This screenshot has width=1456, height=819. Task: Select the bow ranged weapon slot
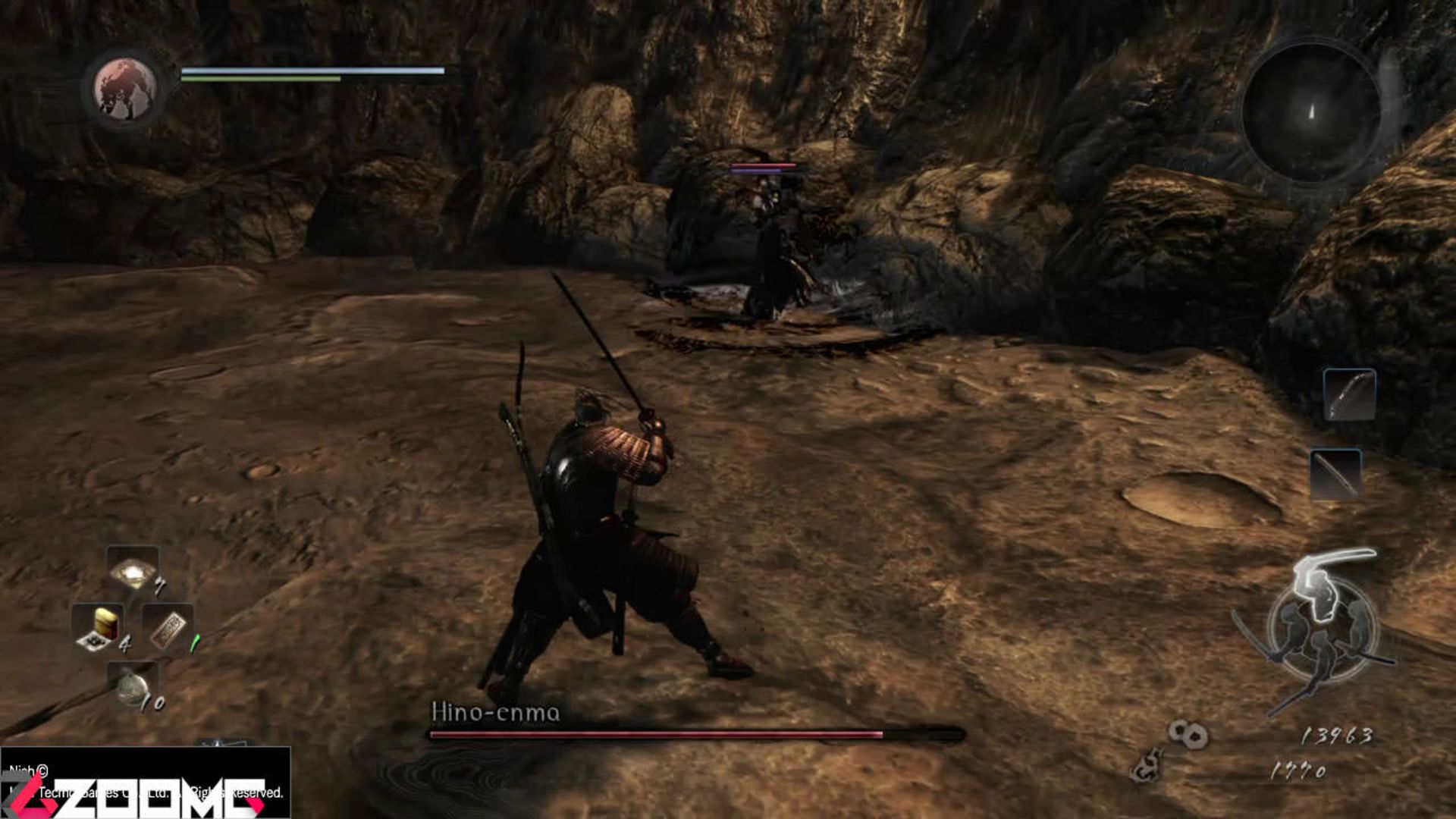point(1350,395)
